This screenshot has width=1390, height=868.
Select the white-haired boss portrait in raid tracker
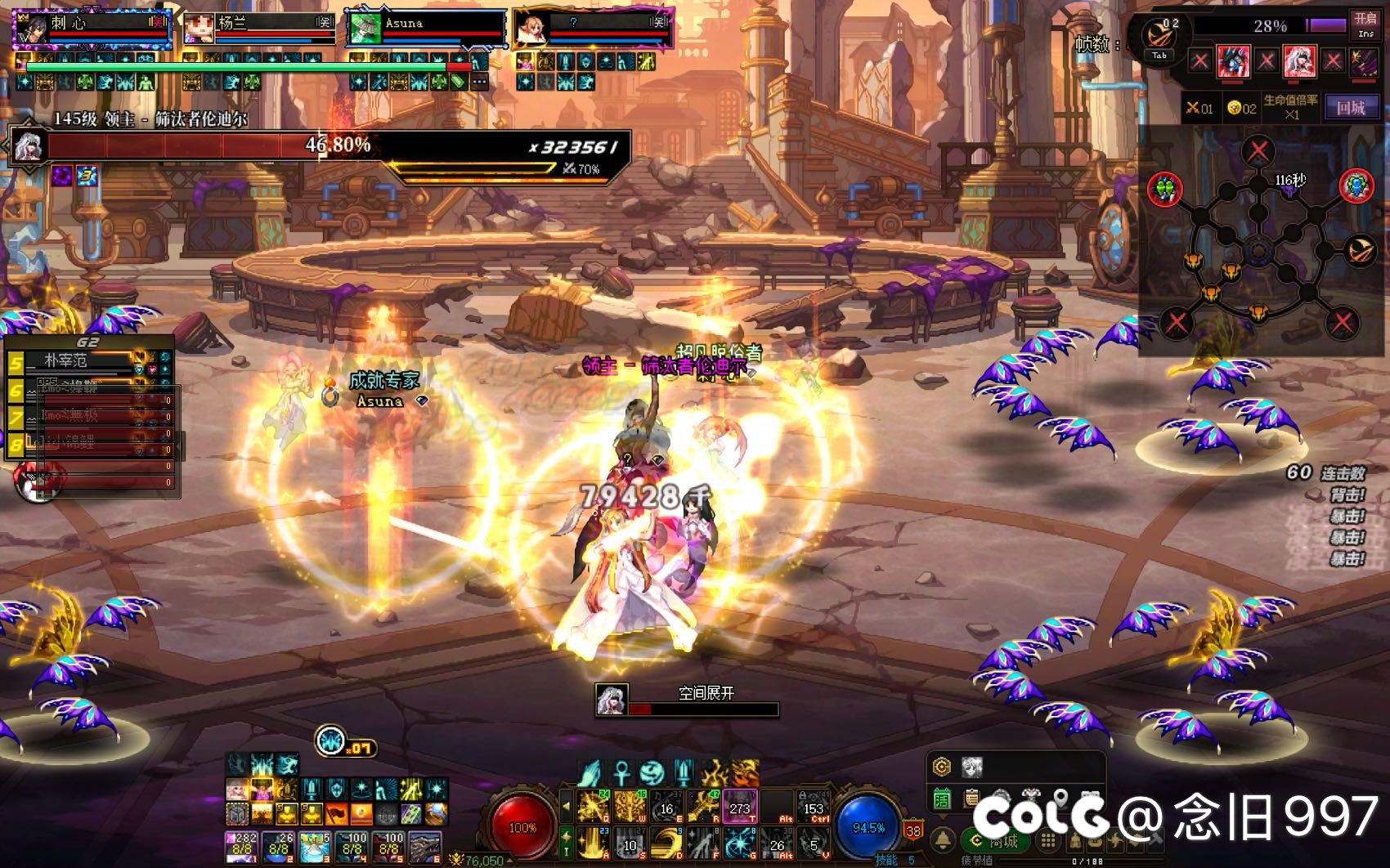[x=1298, y=60]
